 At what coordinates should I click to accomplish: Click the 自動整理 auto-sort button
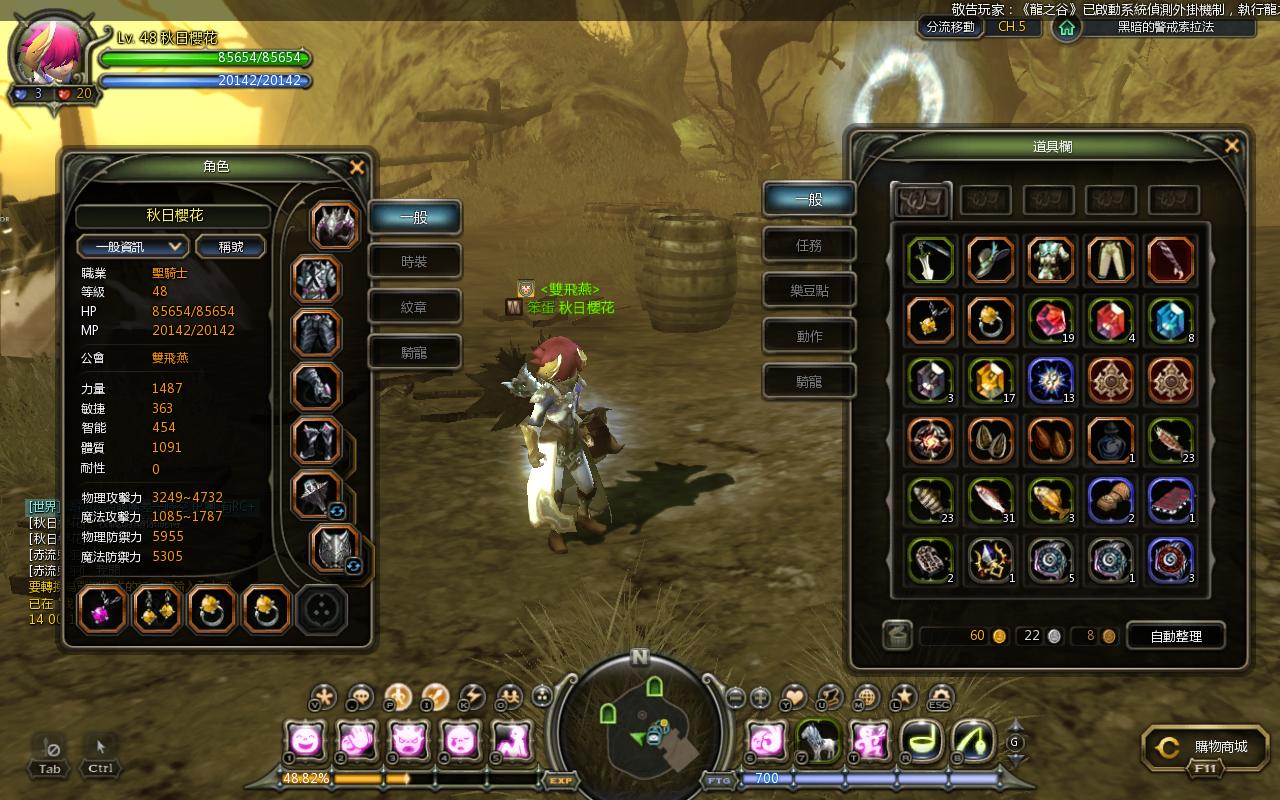point(1175,635)
